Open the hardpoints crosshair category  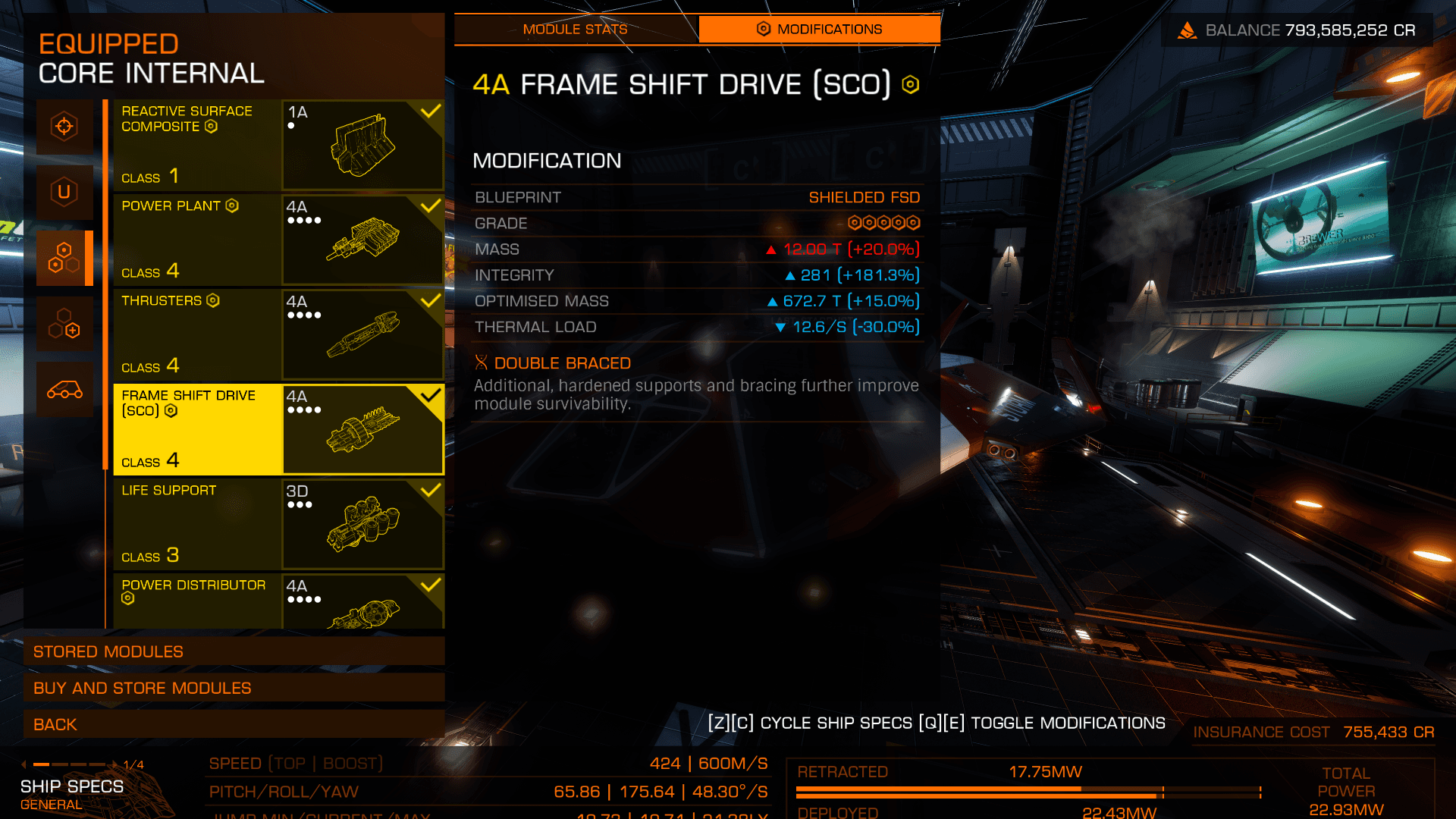[64, 126]
